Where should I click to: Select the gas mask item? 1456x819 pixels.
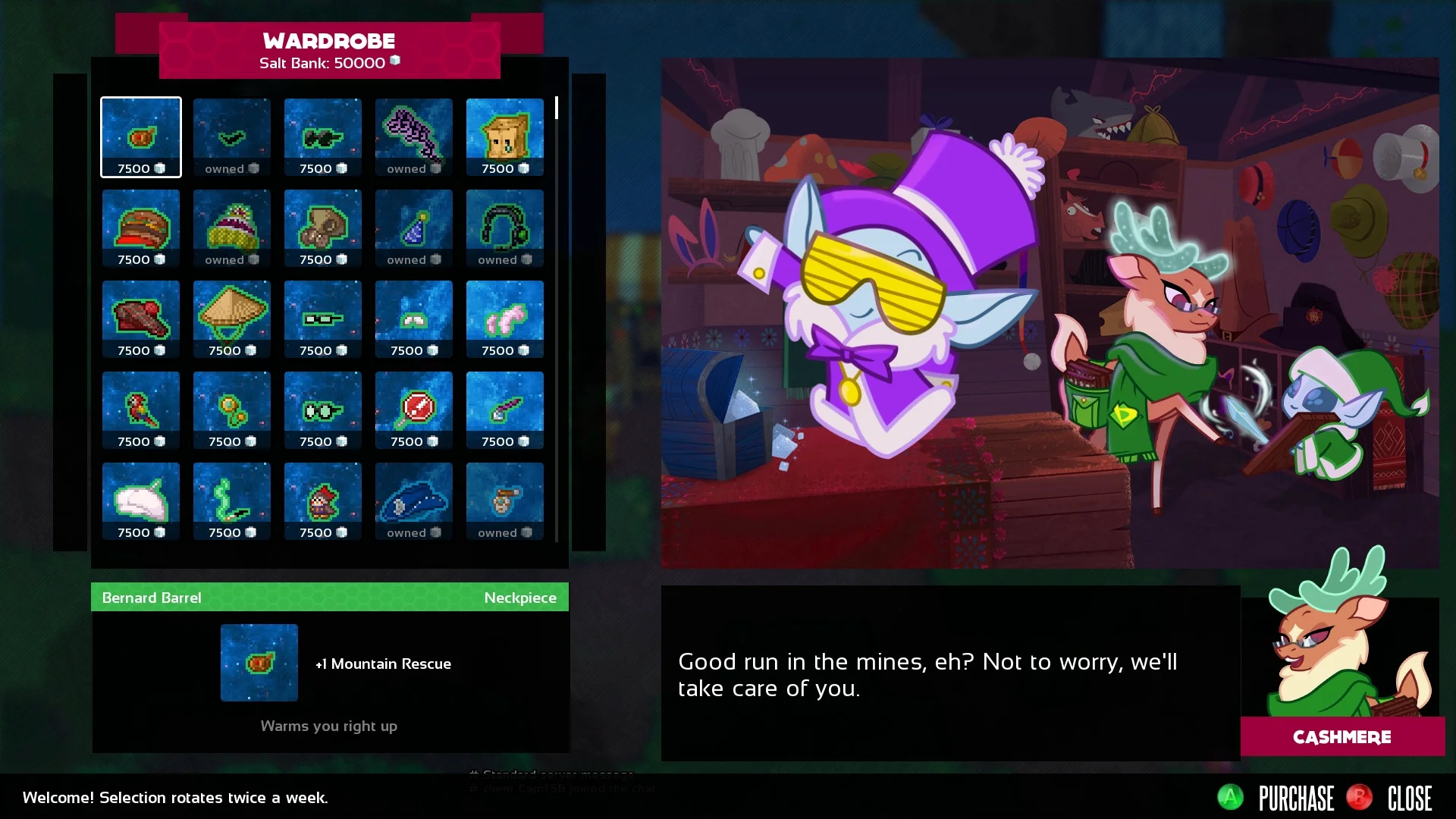[323, 228]
